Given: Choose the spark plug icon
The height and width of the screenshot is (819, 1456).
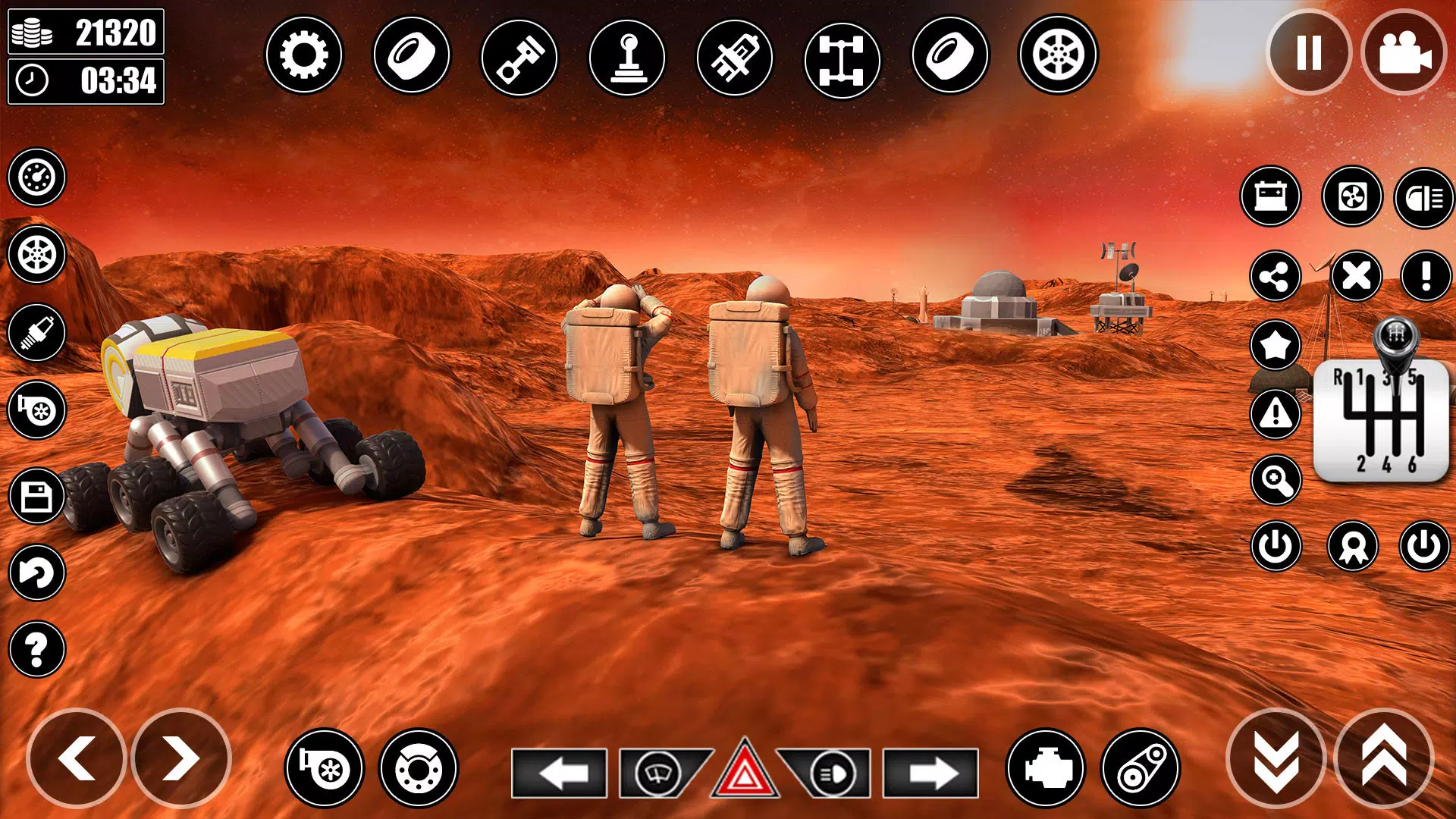Looking at the screenshot, I should [x=36, y=332].
